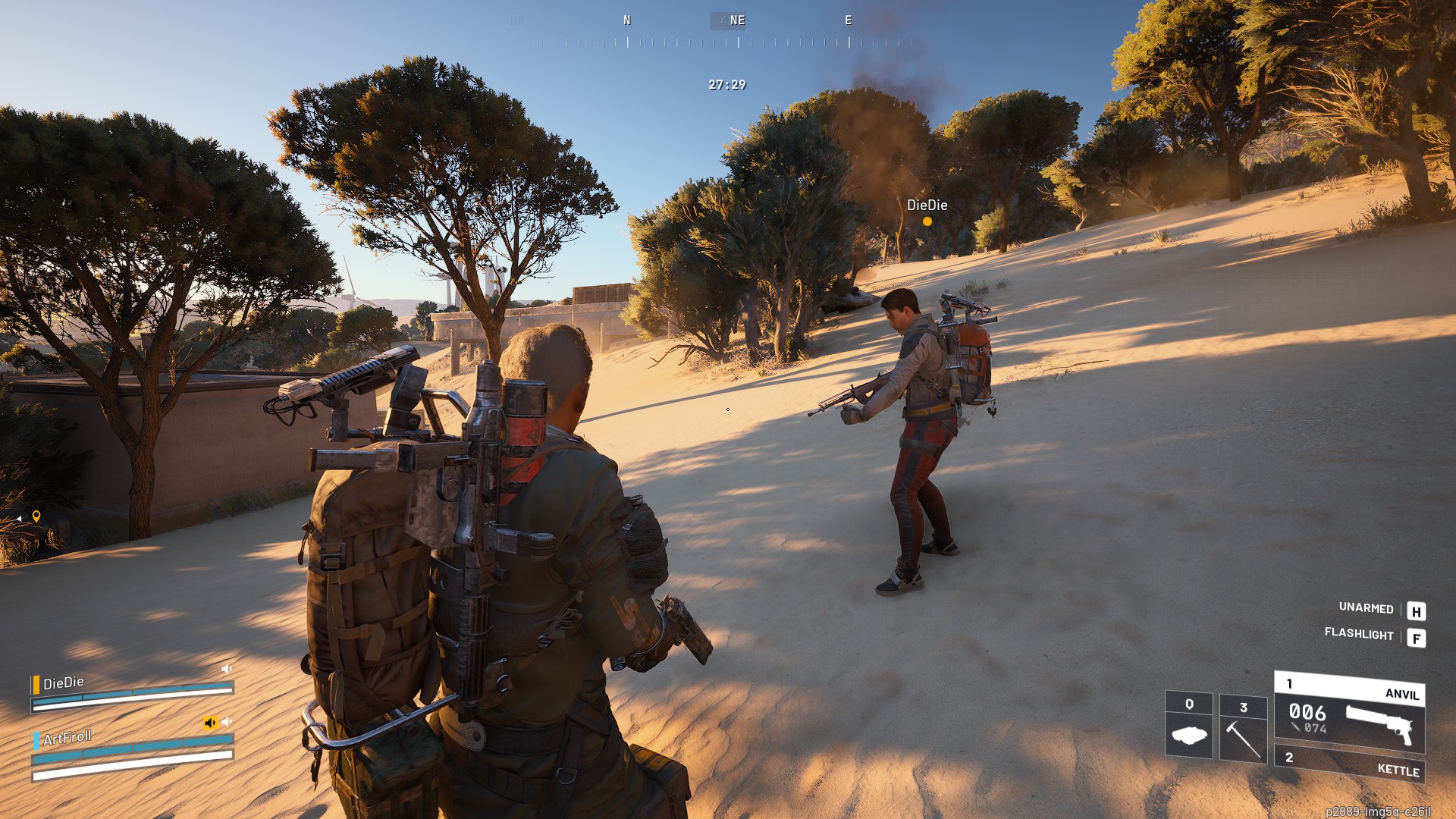Image resolution: width=1456 pixels, height=819 pixels.
Task: Choose the pickaxe tool slot
Action: (1243, 729)
